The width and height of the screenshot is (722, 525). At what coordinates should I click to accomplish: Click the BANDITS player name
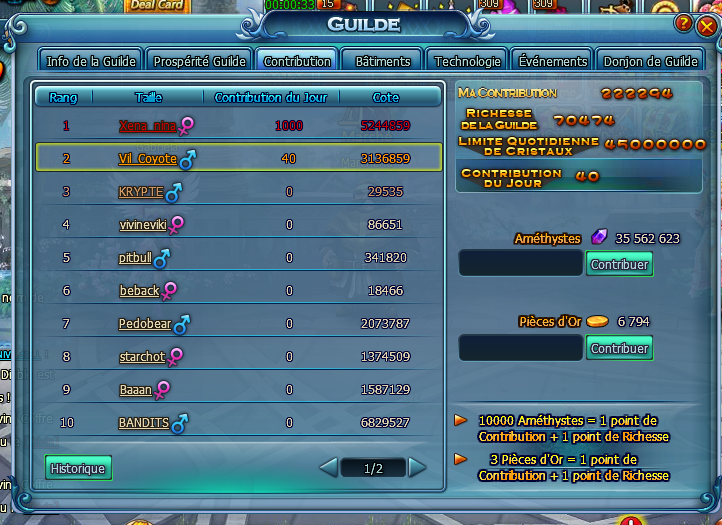(144, 423)
